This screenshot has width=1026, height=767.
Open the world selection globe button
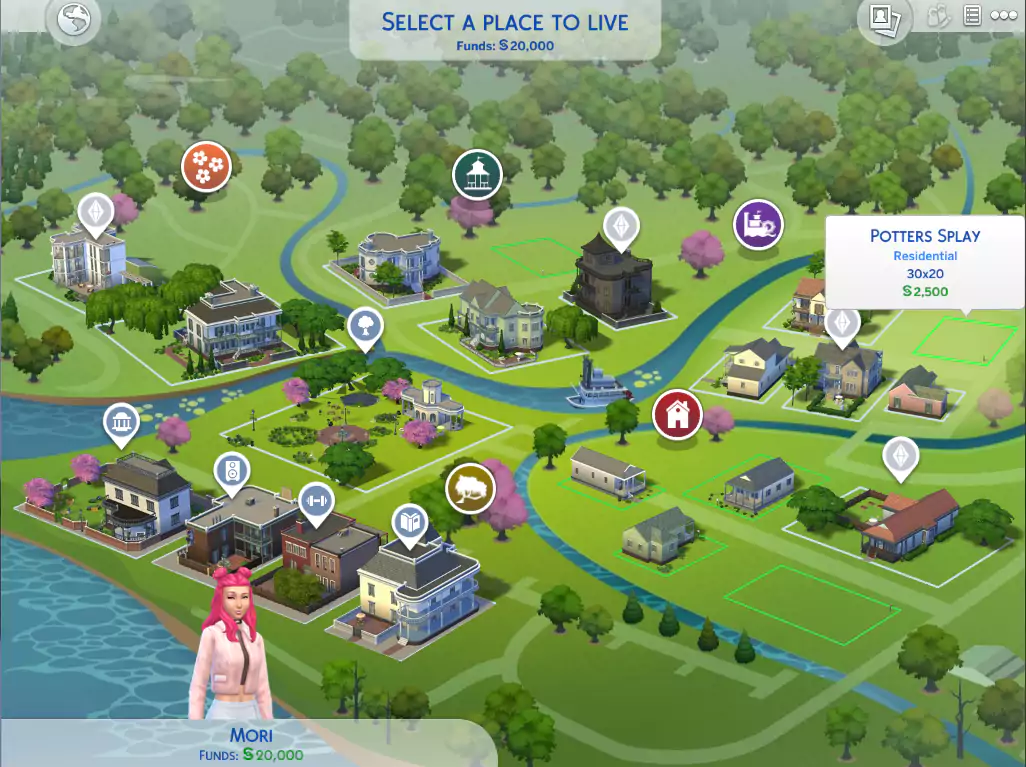(x=73, y=20)
